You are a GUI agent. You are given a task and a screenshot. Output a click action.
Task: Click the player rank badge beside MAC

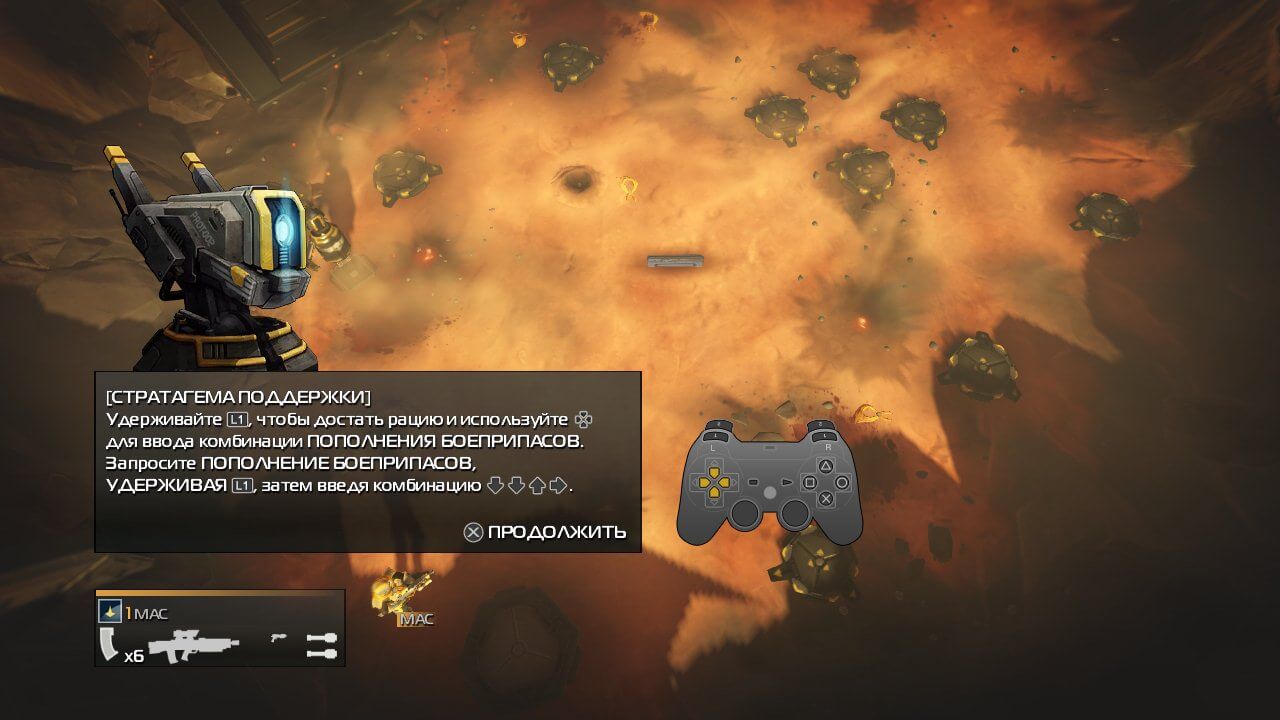[110, 612]
